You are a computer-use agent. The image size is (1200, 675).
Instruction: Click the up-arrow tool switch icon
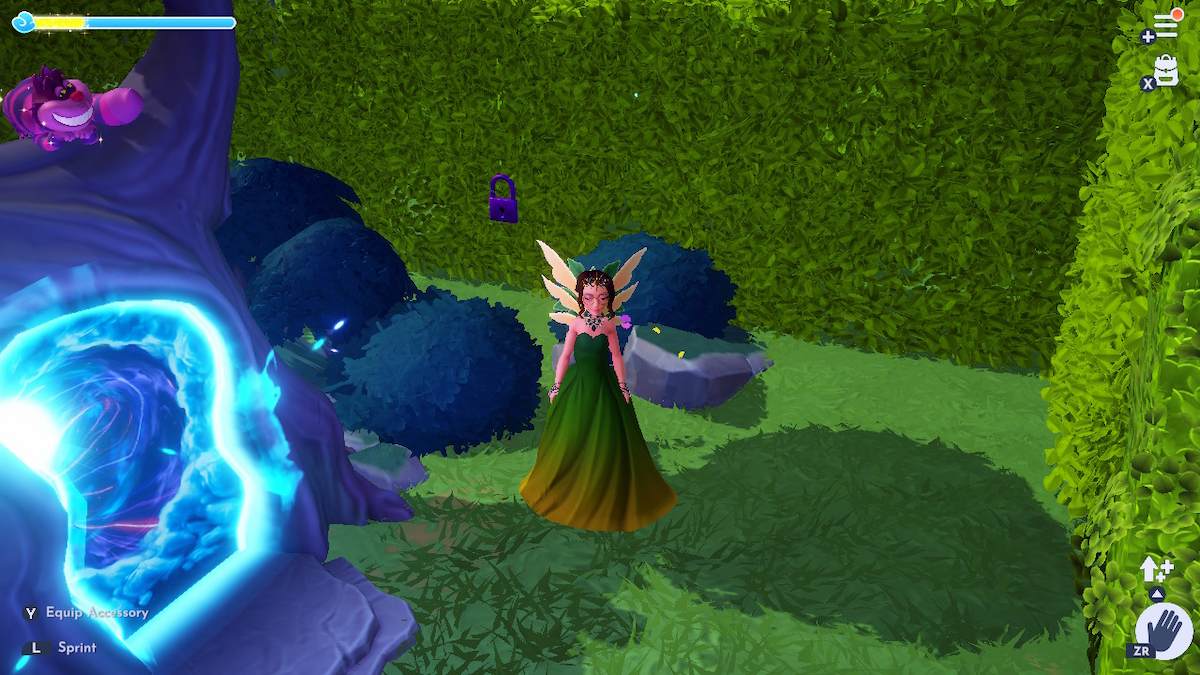[1155, 571]
